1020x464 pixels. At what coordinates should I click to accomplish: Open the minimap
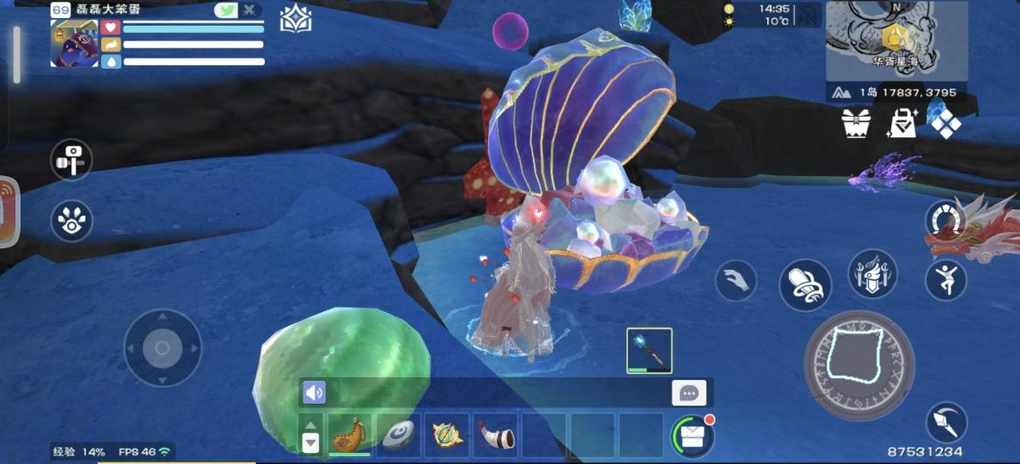tap(896, 37)
